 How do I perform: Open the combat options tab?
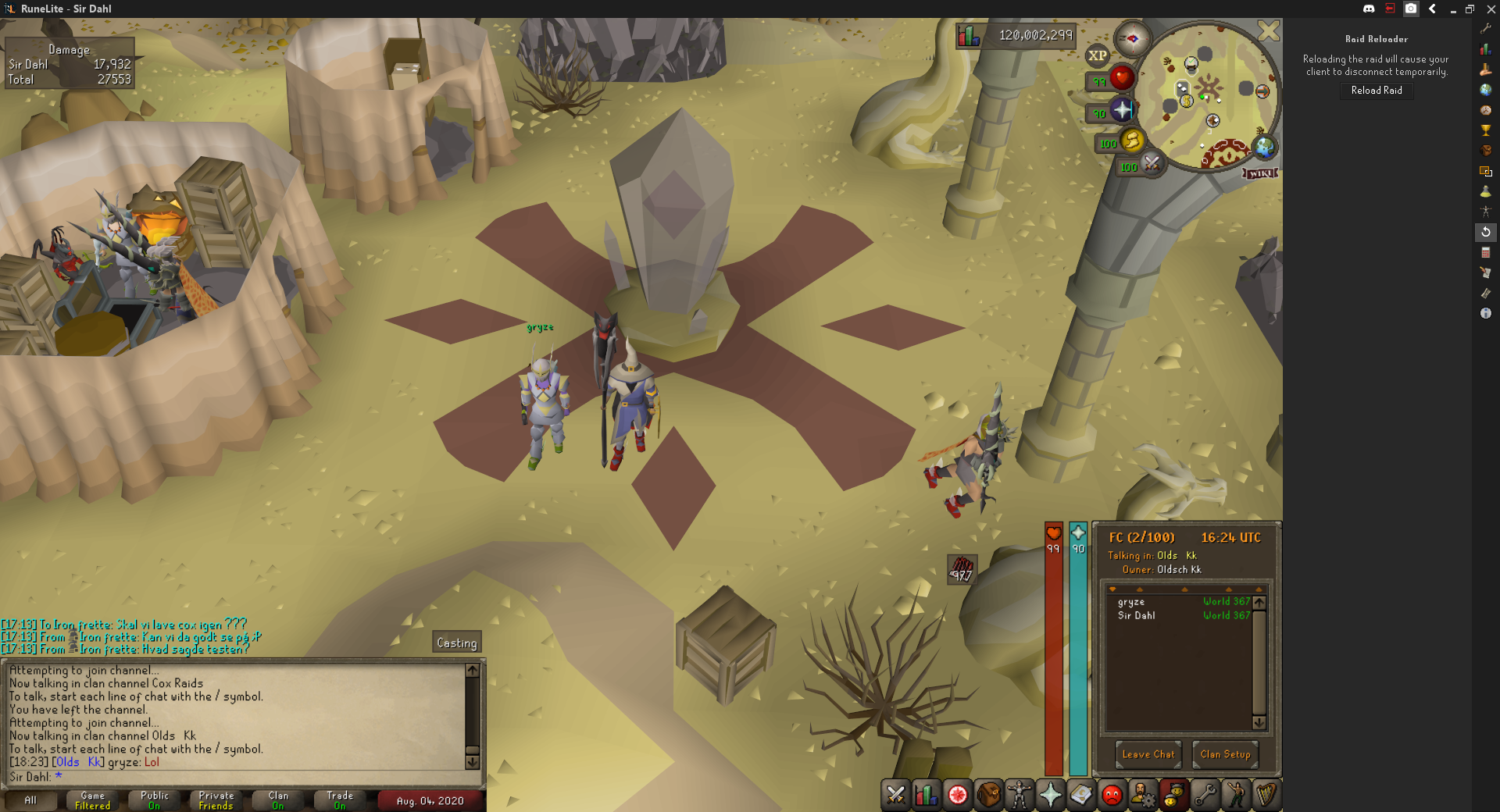point(896,796)
